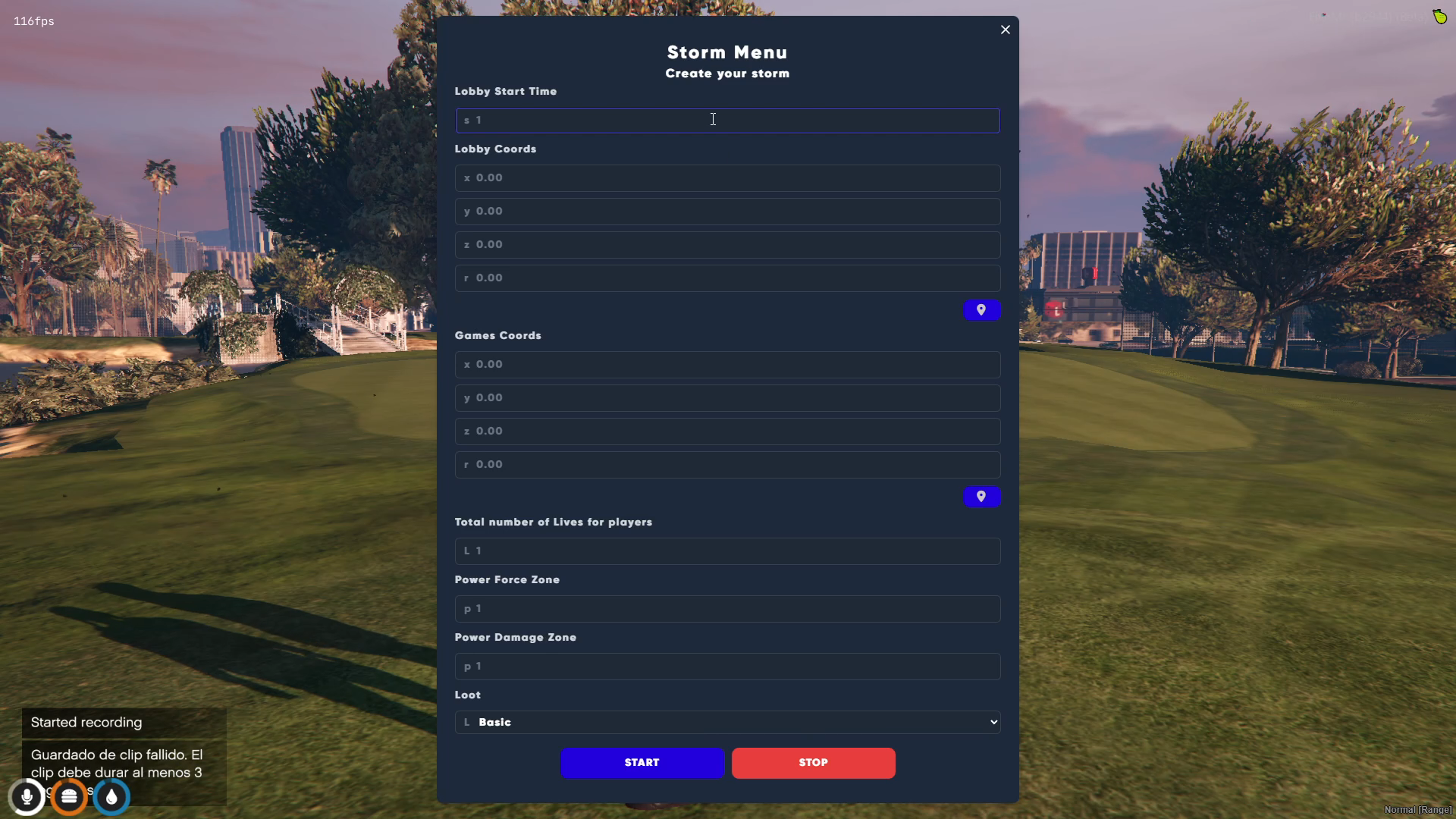Select the map pin icon for Games Coords
The height and width of the screenshot is (819, 1456).
[981, 496]
